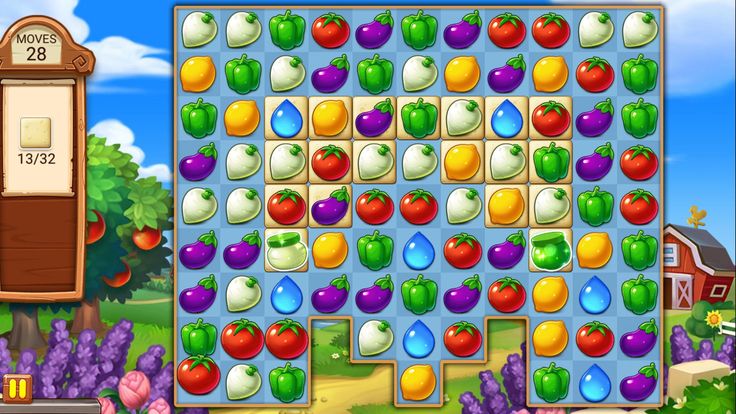Pause the game with the pause button
The height and width of the screenshot is (414, 736).
(16, 388)
